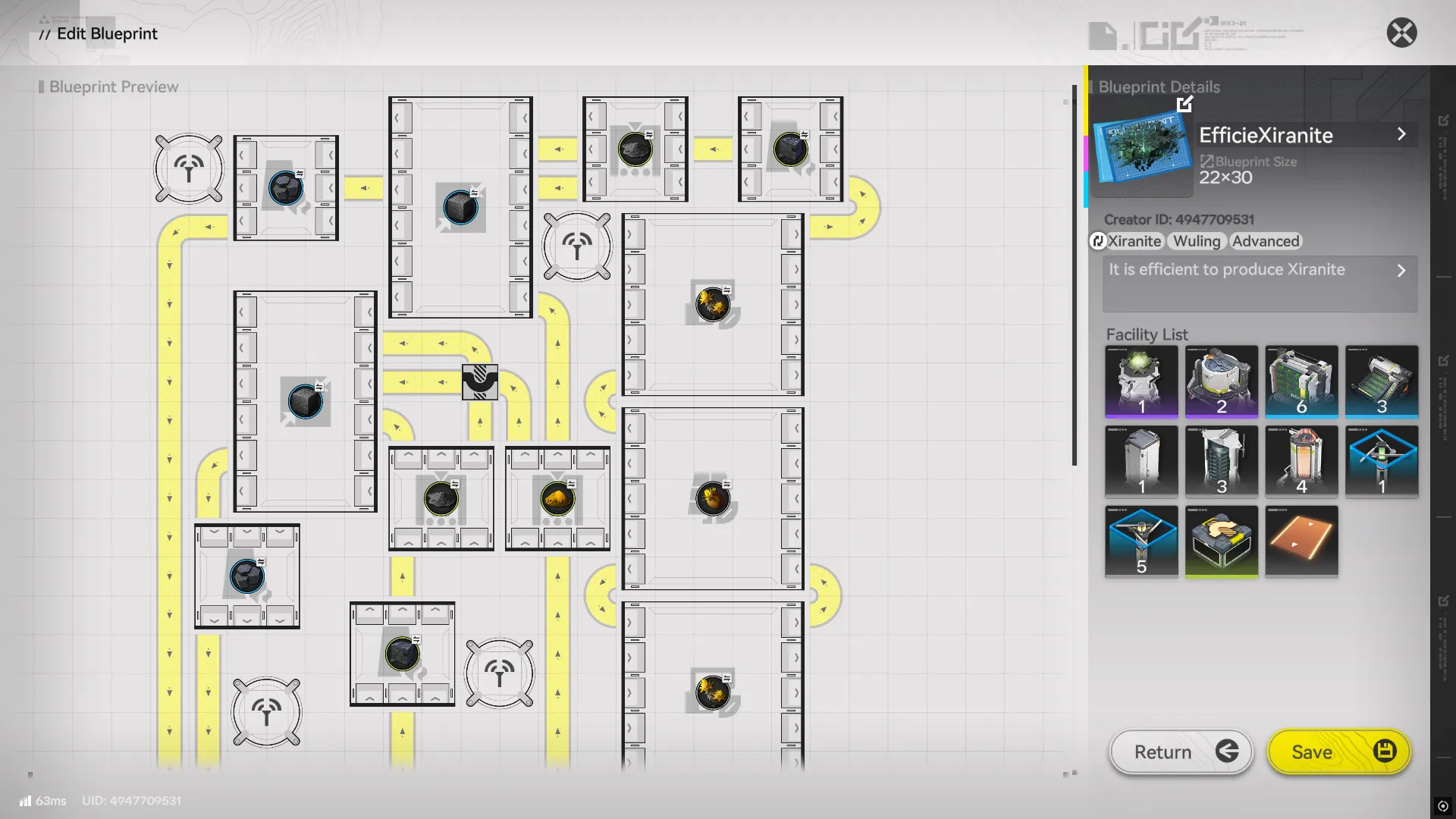Click the Return button
Viewport: 1456px width, 819px height.
click(1180, 752)
